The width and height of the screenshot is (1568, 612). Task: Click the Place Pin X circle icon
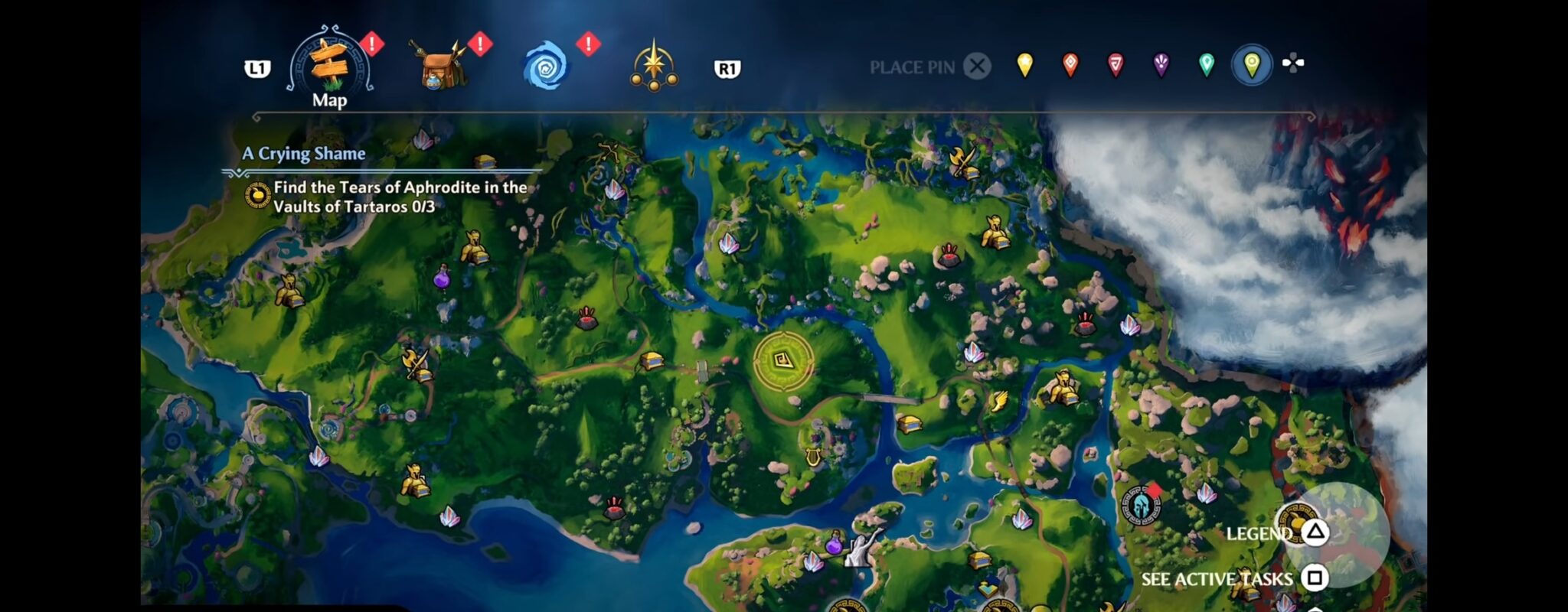pos(976,67)
